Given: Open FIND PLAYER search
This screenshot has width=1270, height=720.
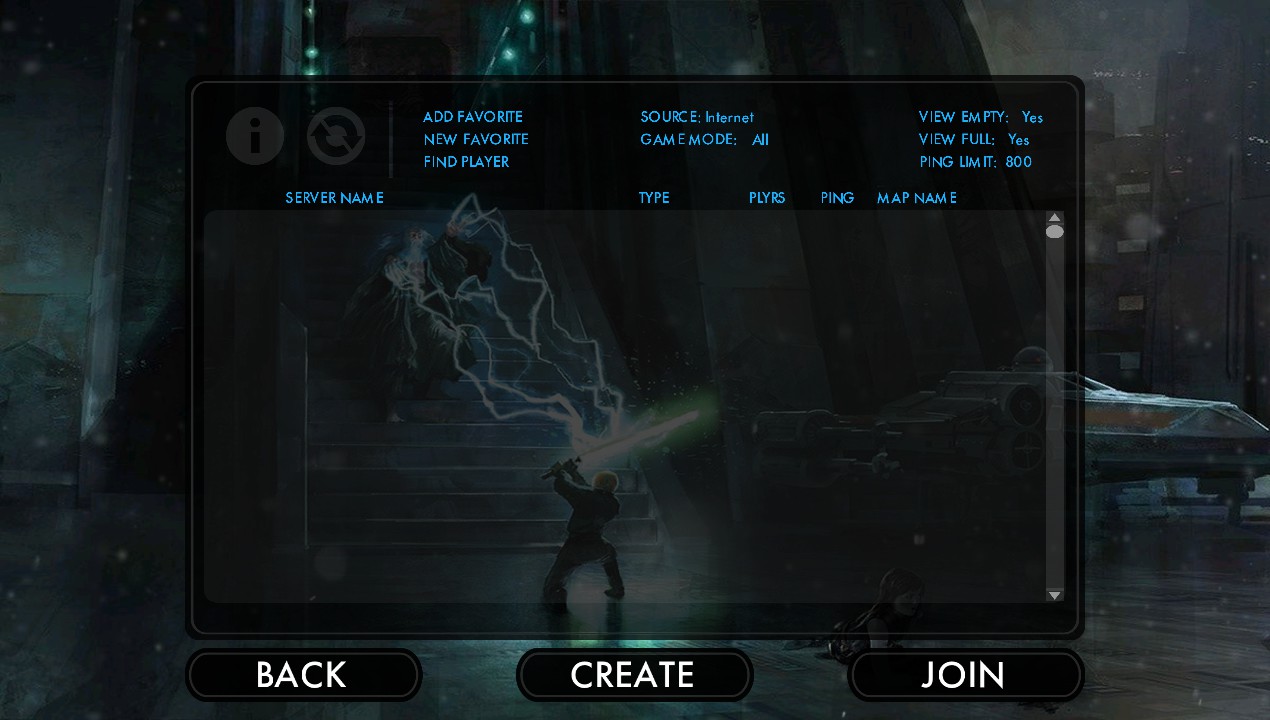Looking at the screenshot, I should tap(466, 162).
